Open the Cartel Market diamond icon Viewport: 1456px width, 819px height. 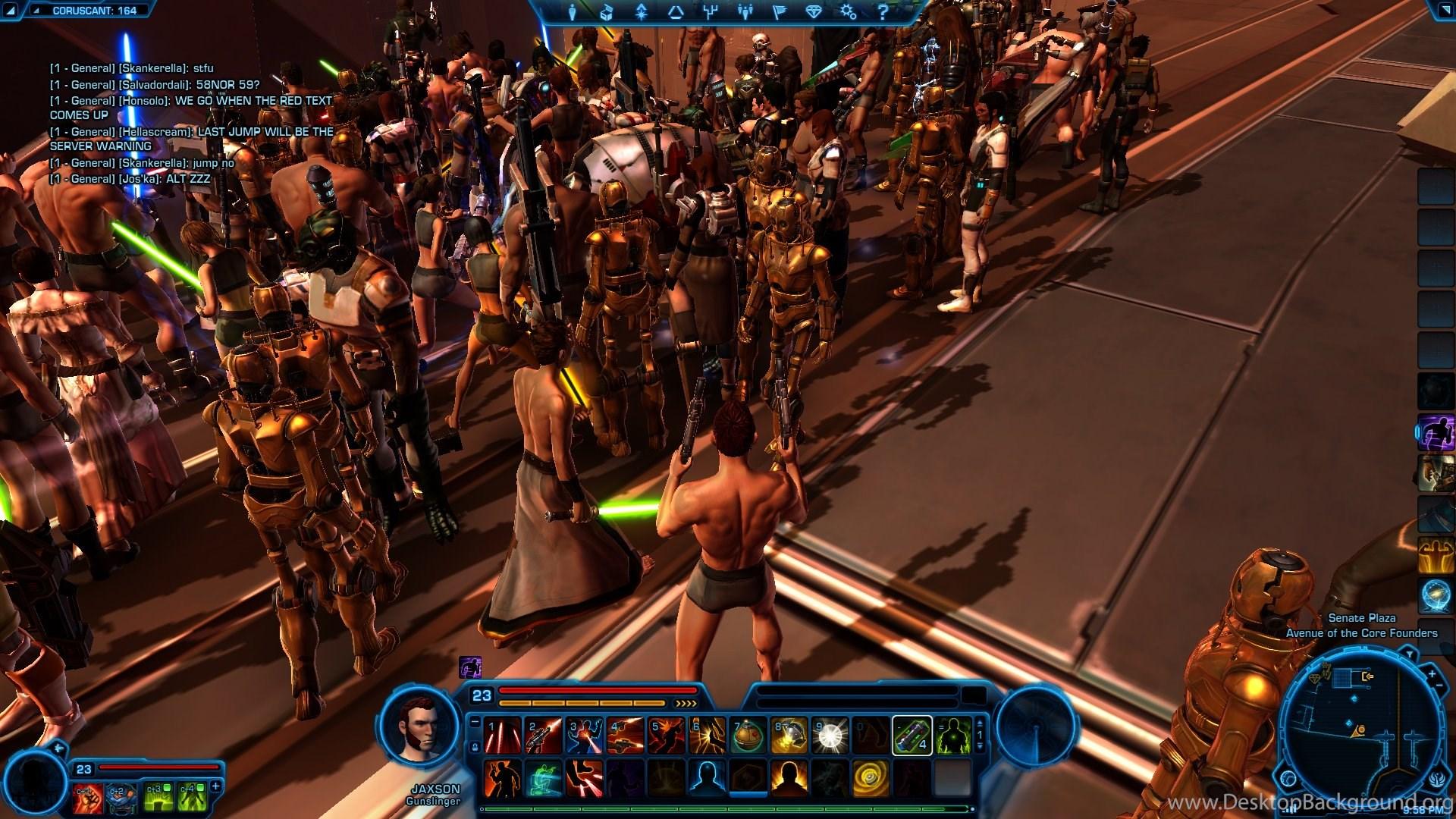pyautogui.click(x=814, y=12)
